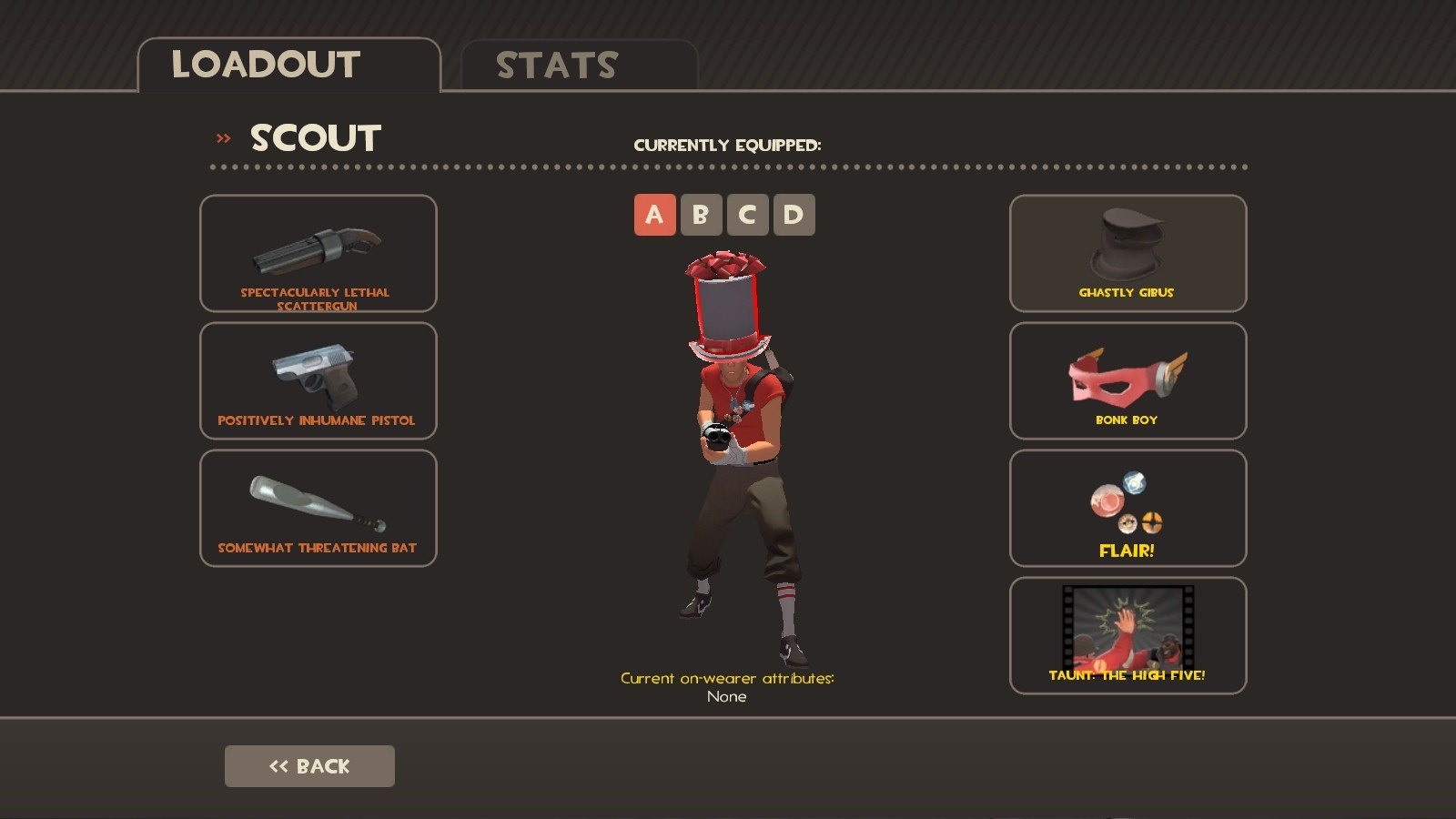Screen dimensions: 1456x819
Task: Select the High Five taunt slot
Action: tap(1127, 636)
